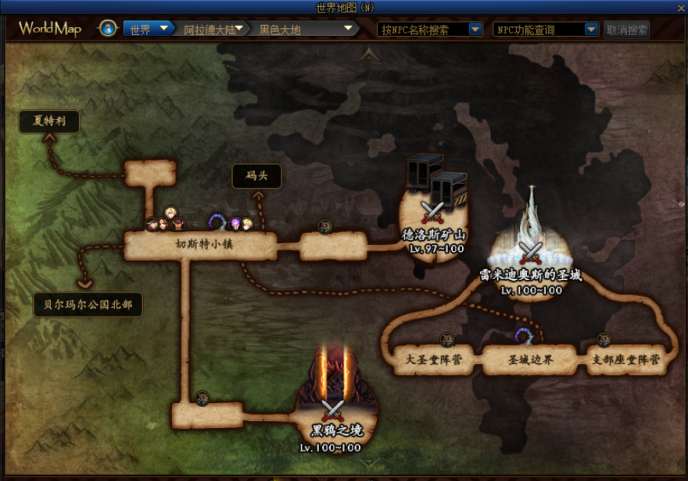Select the 切斯特小镇 town node
This screenshot has width=688, height=481.
(x=198, y=246)
